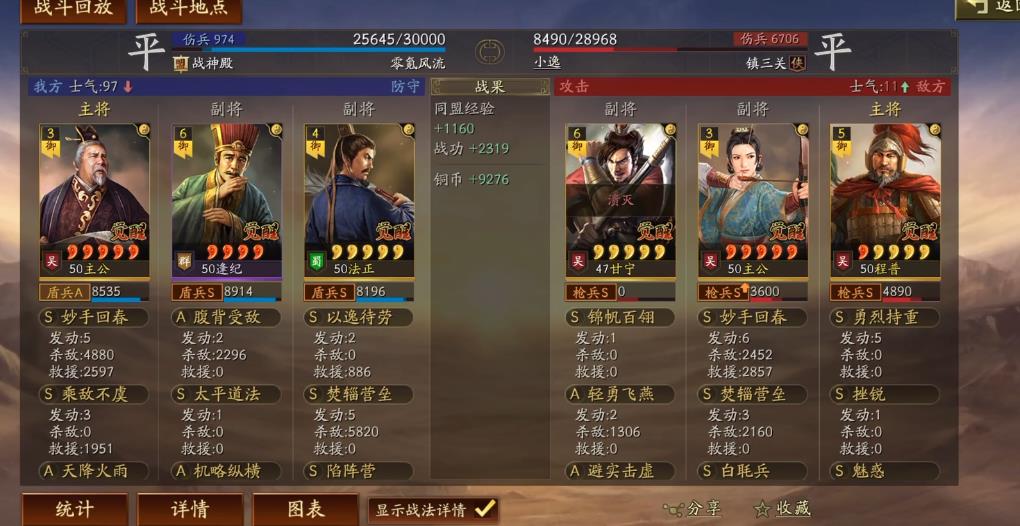The width and height of the screenshot is (1020, 526).
Task: Show the 详情 details view
Action: (190, 509)
